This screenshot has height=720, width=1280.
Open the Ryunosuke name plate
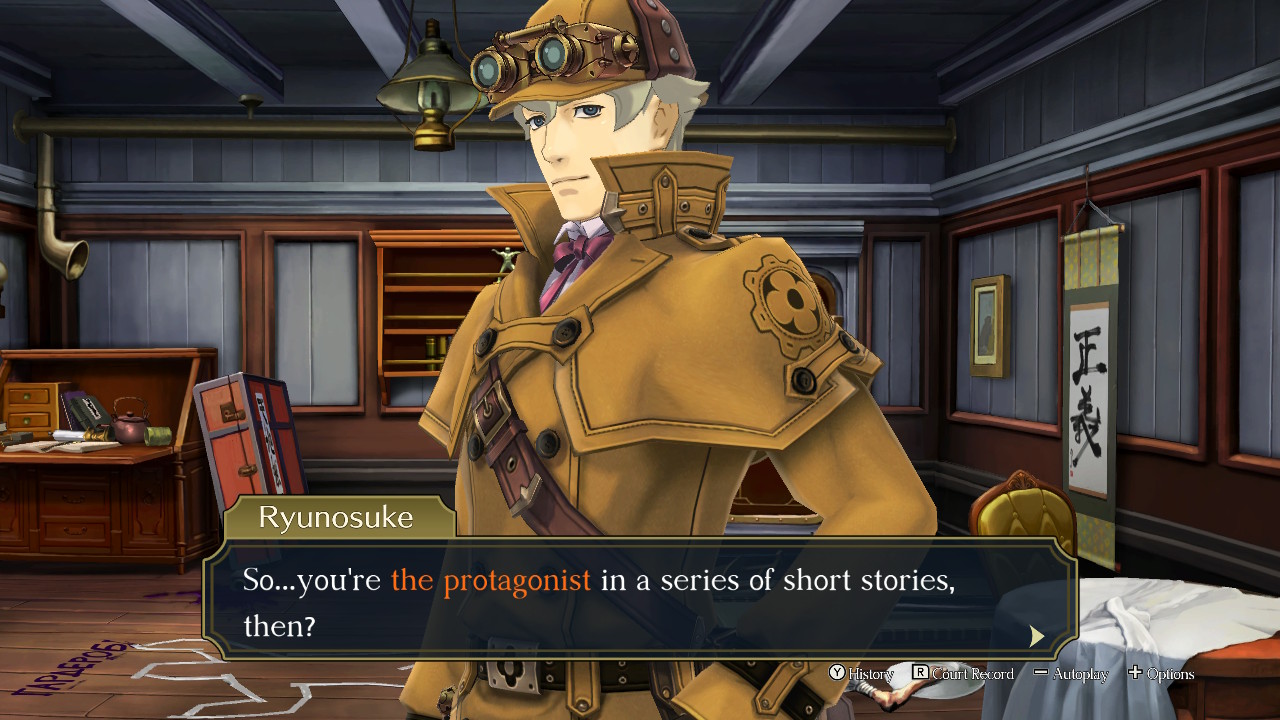tap(338, 517)
